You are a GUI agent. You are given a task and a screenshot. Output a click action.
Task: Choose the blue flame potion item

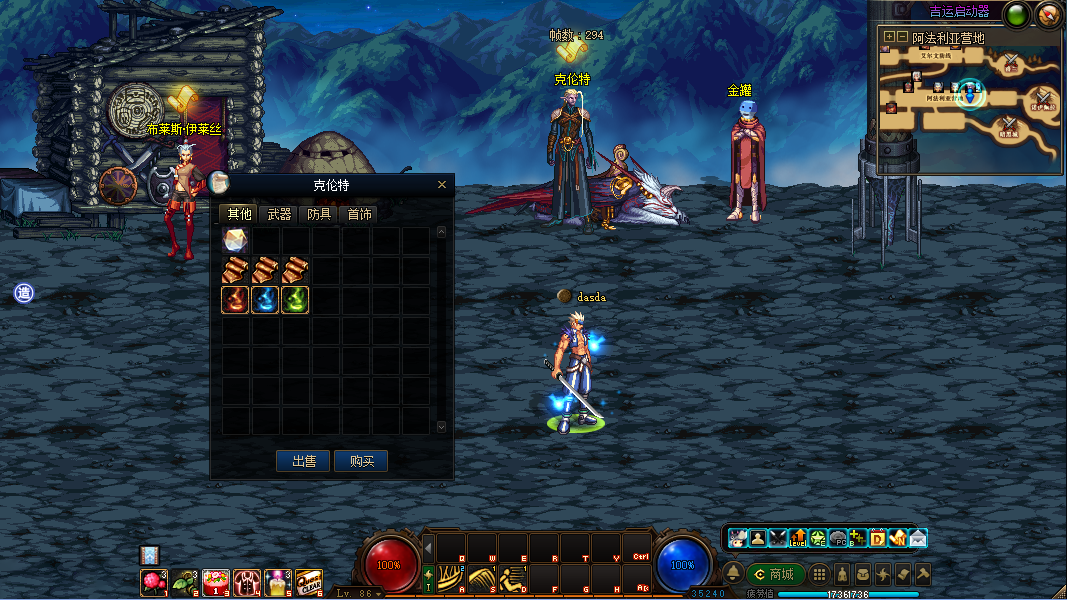click(265, 300)
